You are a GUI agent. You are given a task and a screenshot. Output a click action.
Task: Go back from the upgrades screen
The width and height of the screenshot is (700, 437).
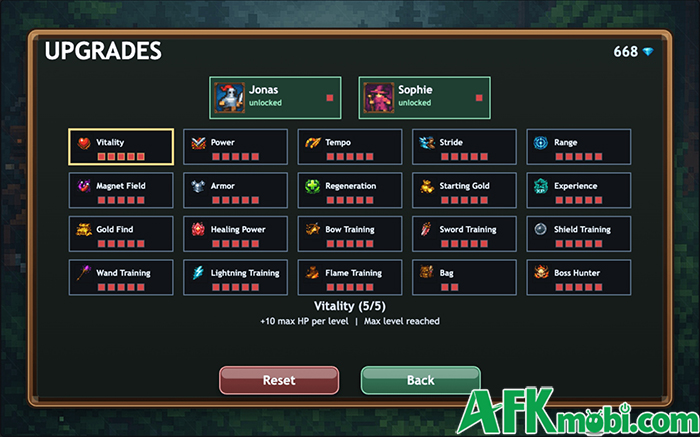[x=420, y=380]
